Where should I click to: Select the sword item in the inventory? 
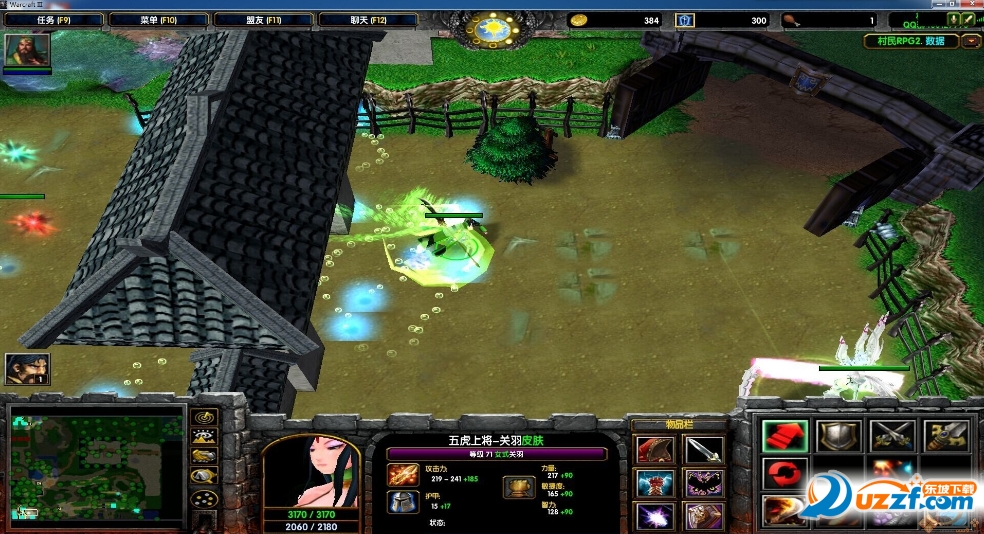click(702, 450)
